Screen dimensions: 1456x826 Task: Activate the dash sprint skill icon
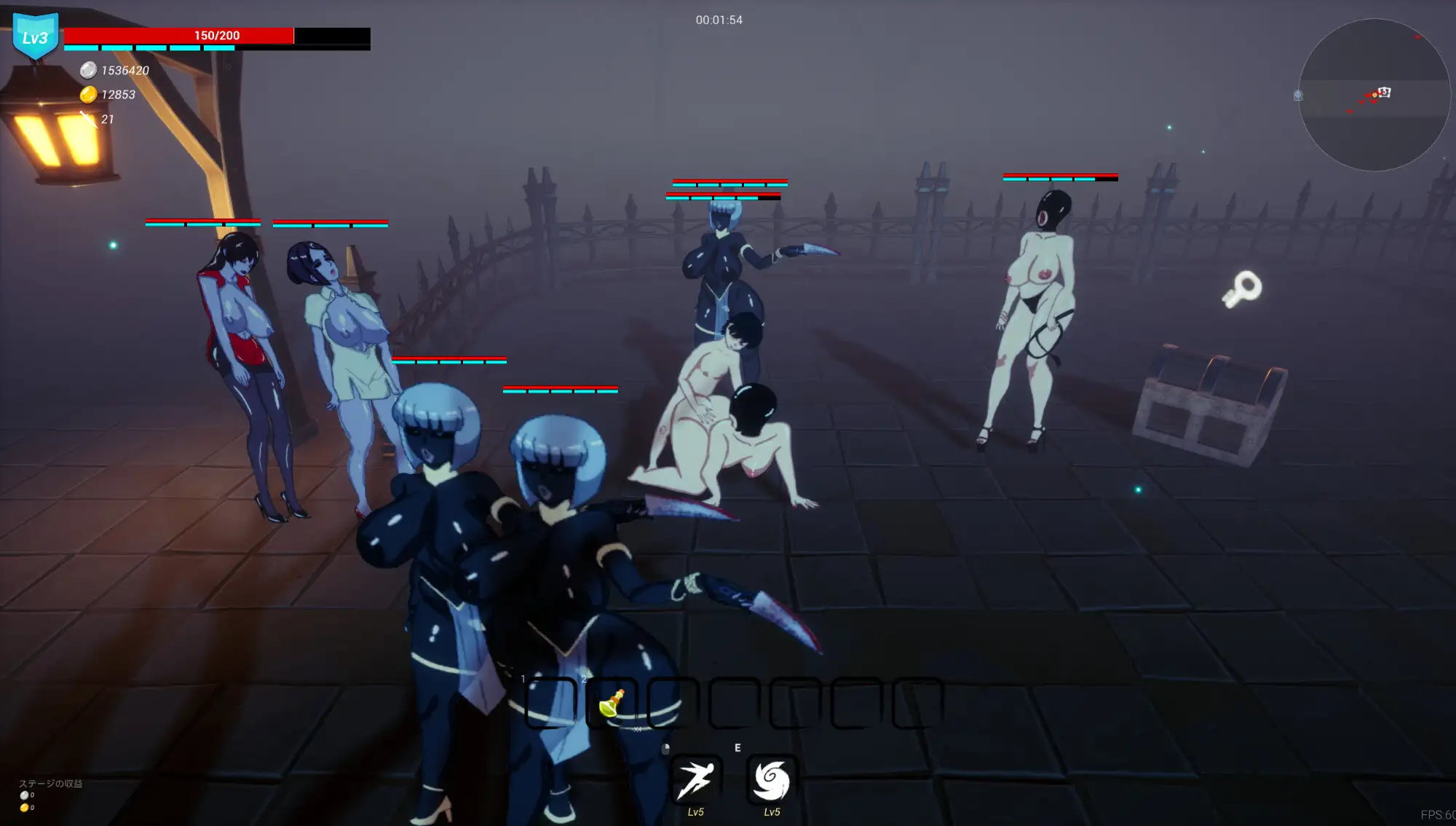[696, 780]
